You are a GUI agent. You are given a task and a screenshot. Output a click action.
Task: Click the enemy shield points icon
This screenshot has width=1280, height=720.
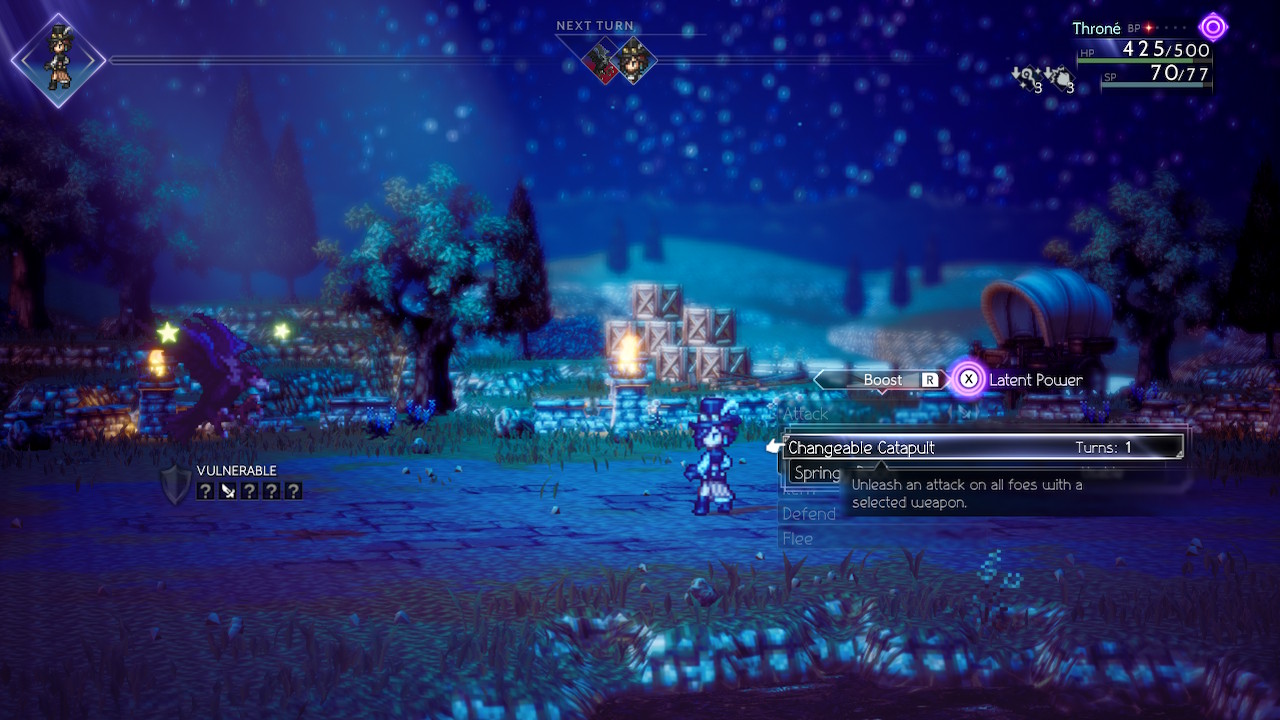(x=175, y=485)
